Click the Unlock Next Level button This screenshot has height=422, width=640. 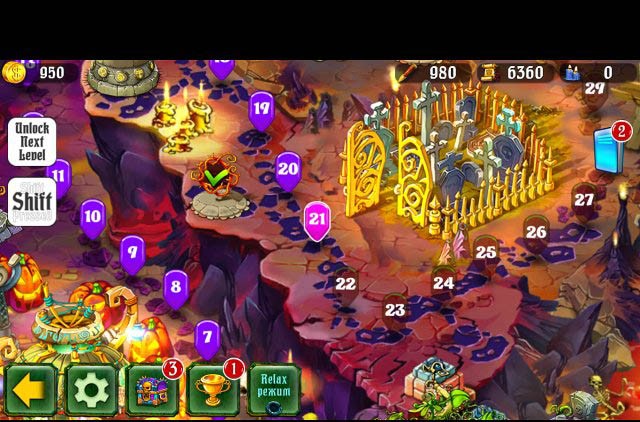point(32,142)
